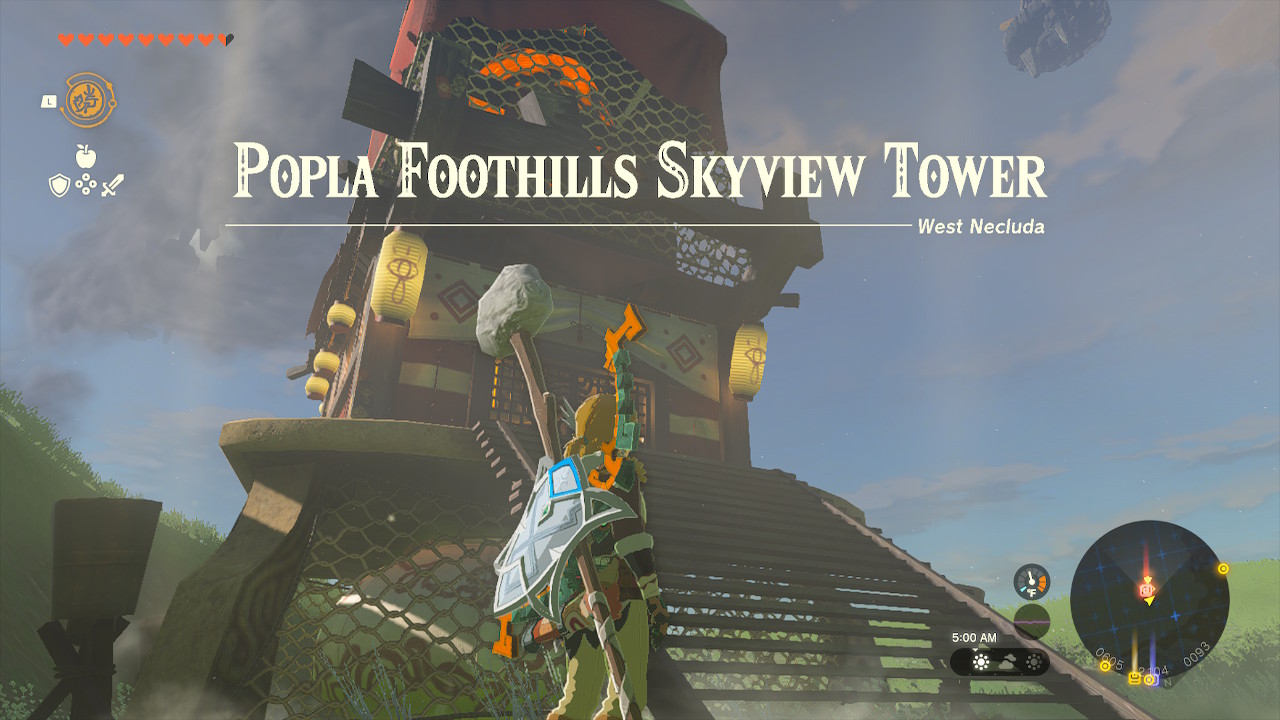Toggle the half-filled heart in the health bar
The height and width of the screenshot is (720, 1280).
(226, 40)
